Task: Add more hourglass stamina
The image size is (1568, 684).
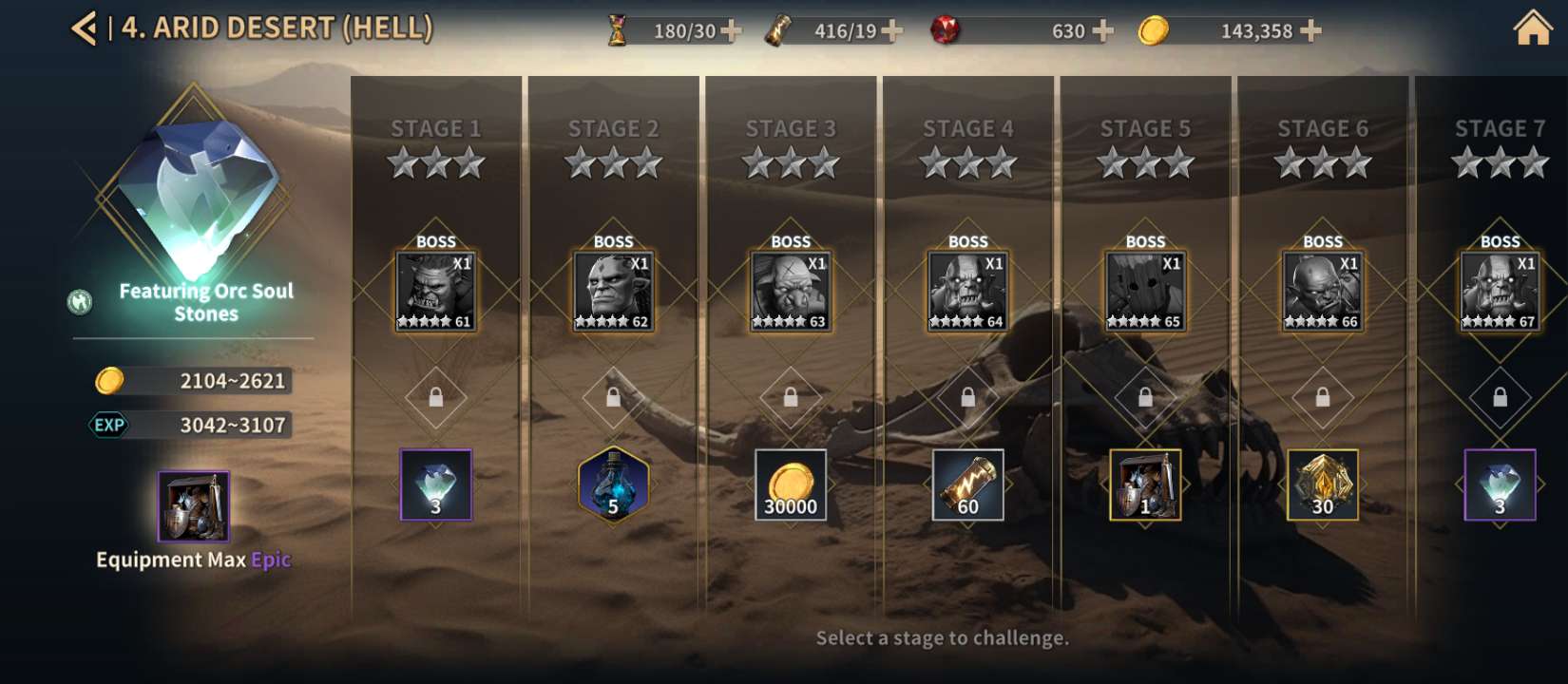Action: click(x=731, y=31)
